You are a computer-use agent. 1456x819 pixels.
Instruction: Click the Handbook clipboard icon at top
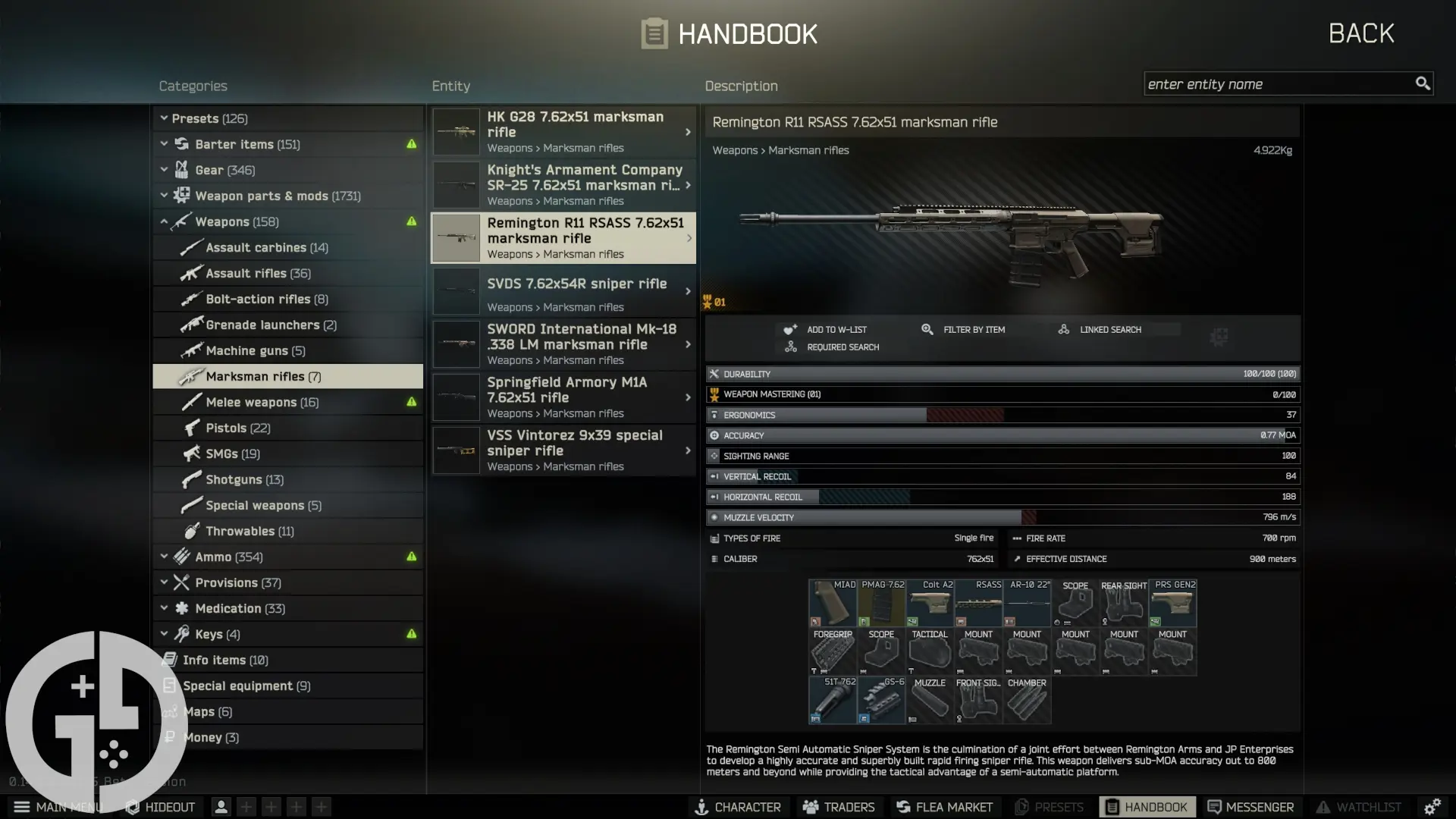[x=655, y=33]
